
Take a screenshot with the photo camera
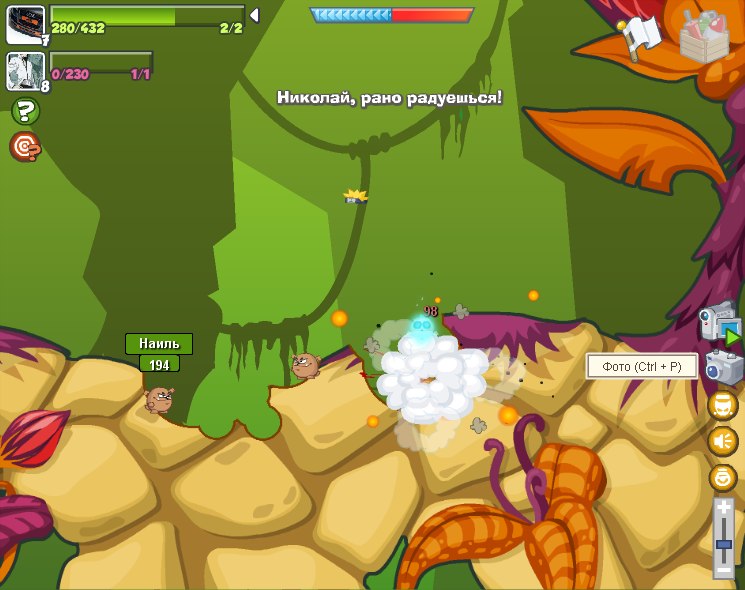[x=723, y=367]
